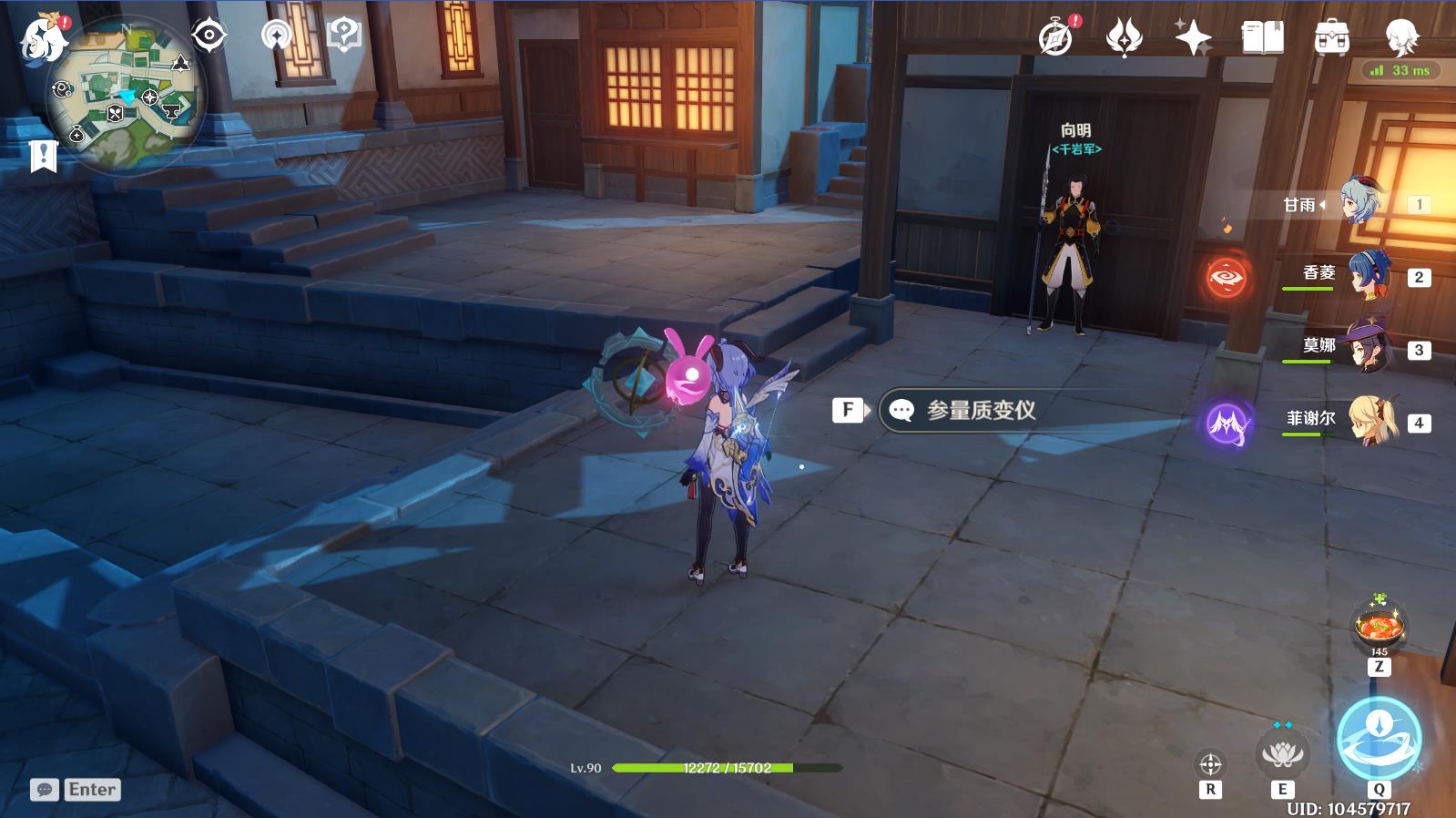The height and width of the screenshot is (818, 1456).
Task: Open the events compass icon
Action: tap(1055, 38)
